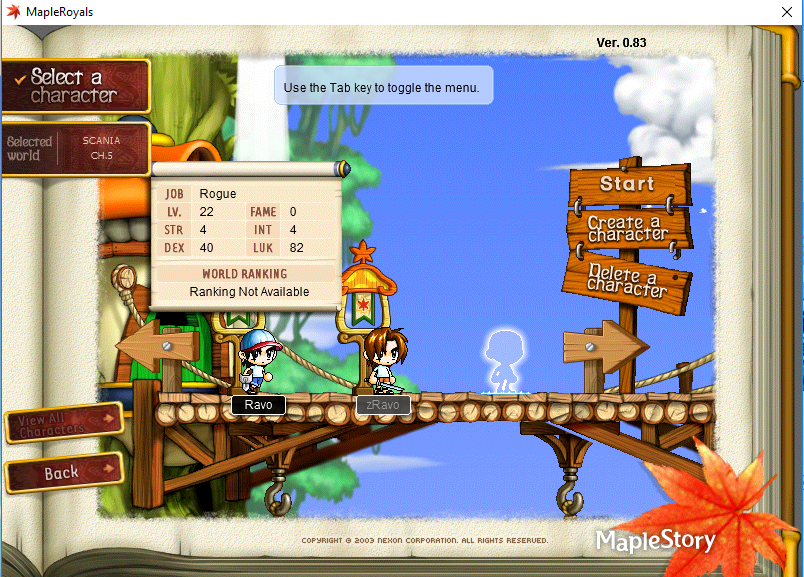Click the Start wooden sign
Viewport: 804px width, 577px height.
click(x=627, y=185)
